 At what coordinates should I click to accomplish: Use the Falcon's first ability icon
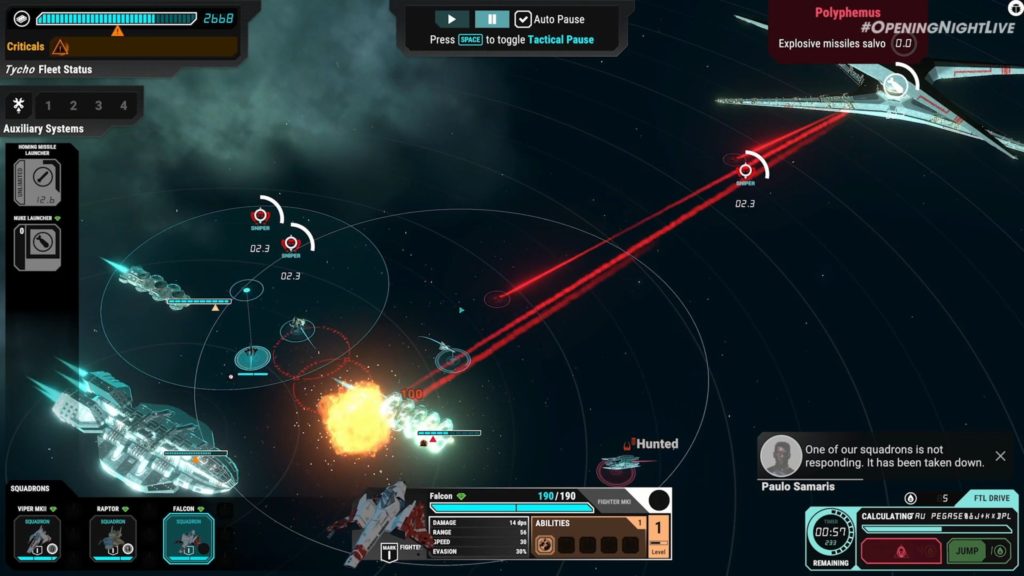pyautogui.click(x=546, y=545)
